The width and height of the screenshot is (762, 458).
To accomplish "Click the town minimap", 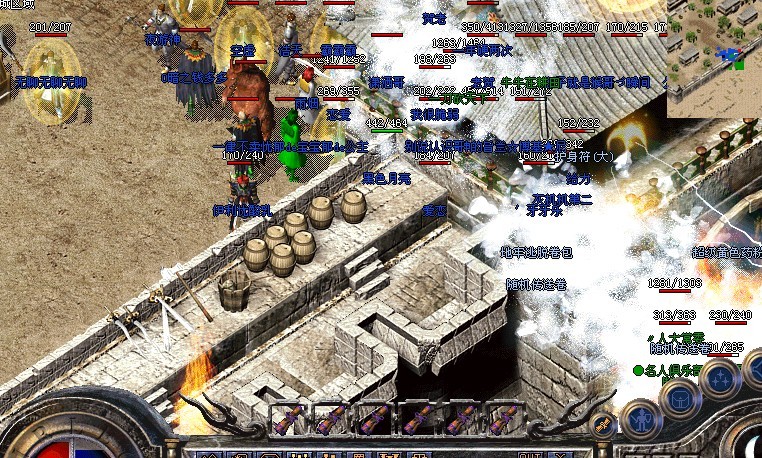I will pos(714,59).
